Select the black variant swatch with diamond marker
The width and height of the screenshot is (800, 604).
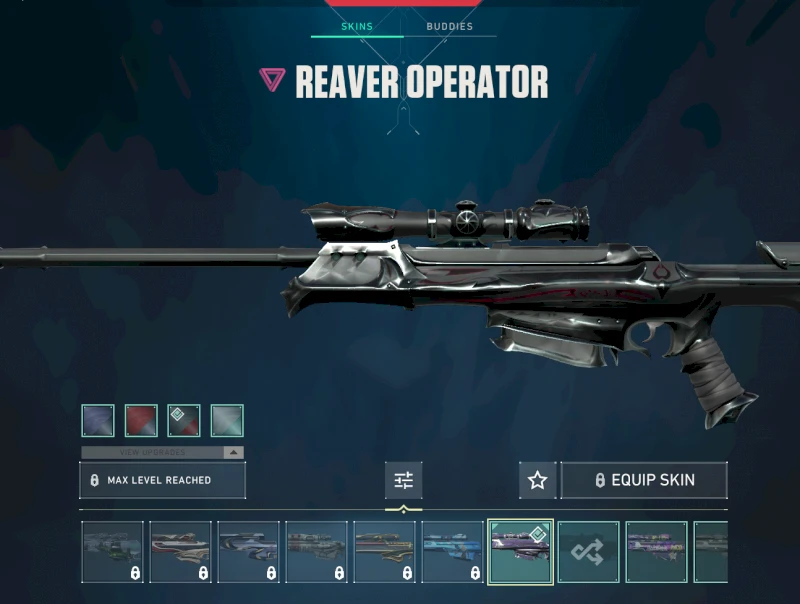tap(184, 421)
